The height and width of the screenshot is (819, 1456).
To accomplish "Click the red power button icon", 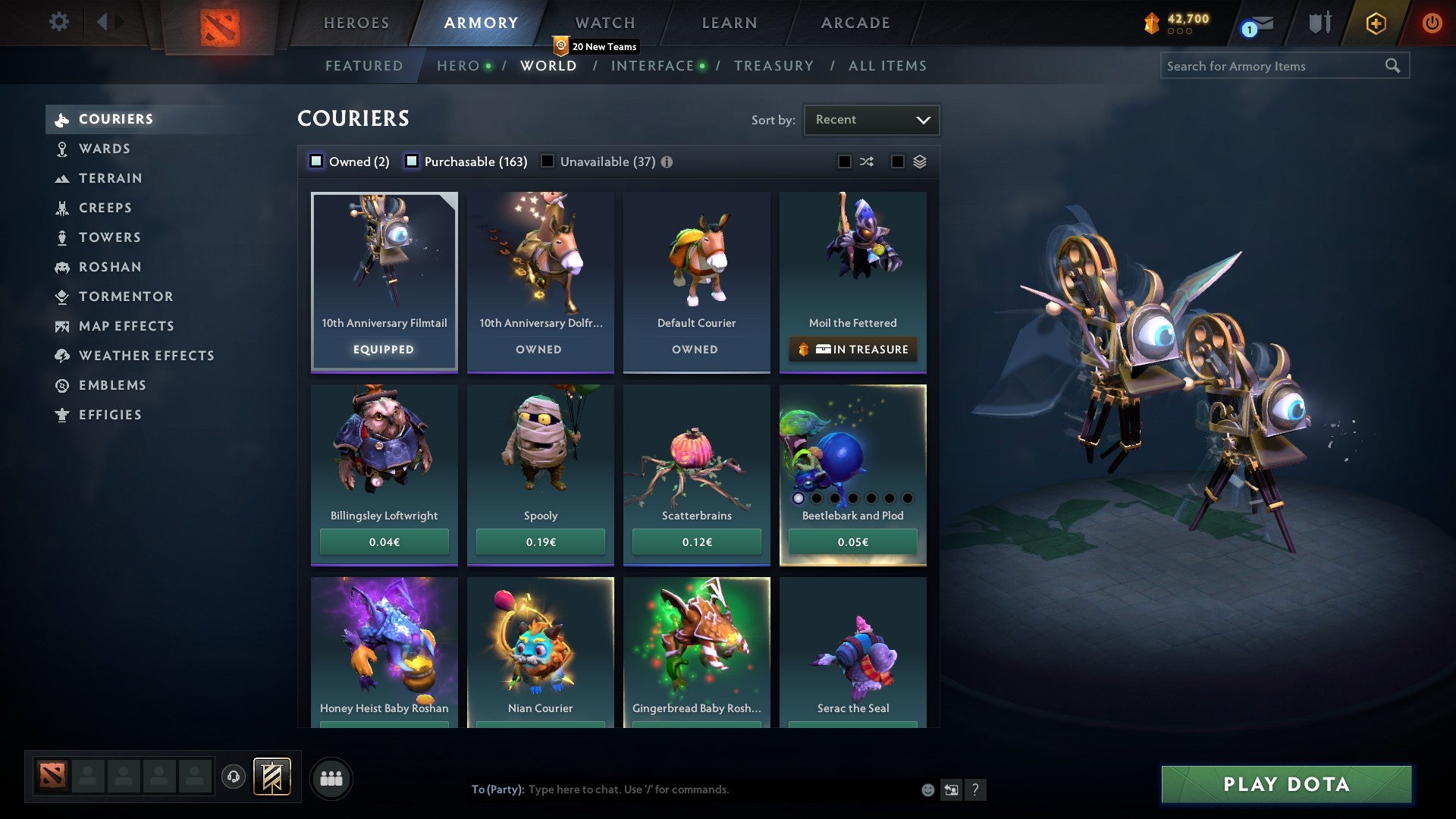I will (1432, 23).
